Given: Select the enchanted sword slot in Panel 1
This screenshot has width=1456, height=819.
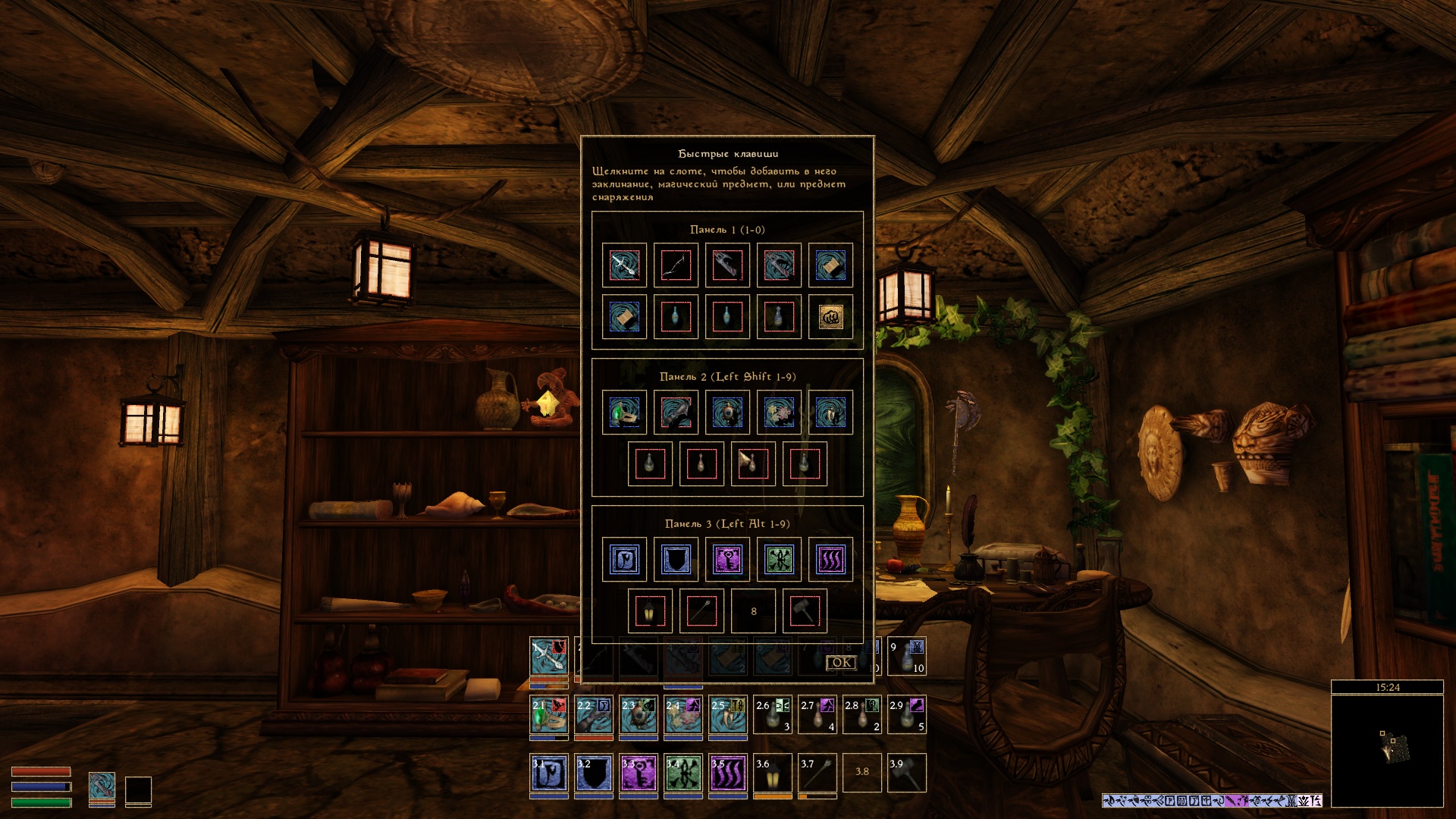Looking at the screenshot, I should coord(624,265).
